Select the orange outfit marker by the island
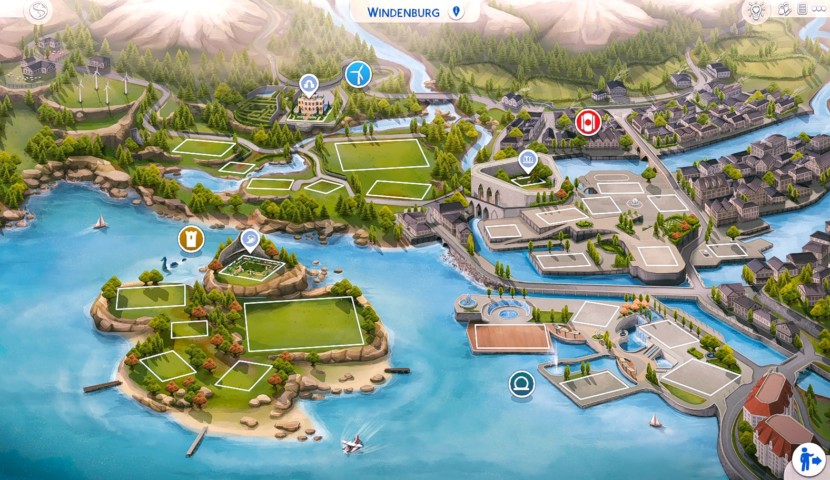Screen dimensions: 830x480 click(190, 238)
